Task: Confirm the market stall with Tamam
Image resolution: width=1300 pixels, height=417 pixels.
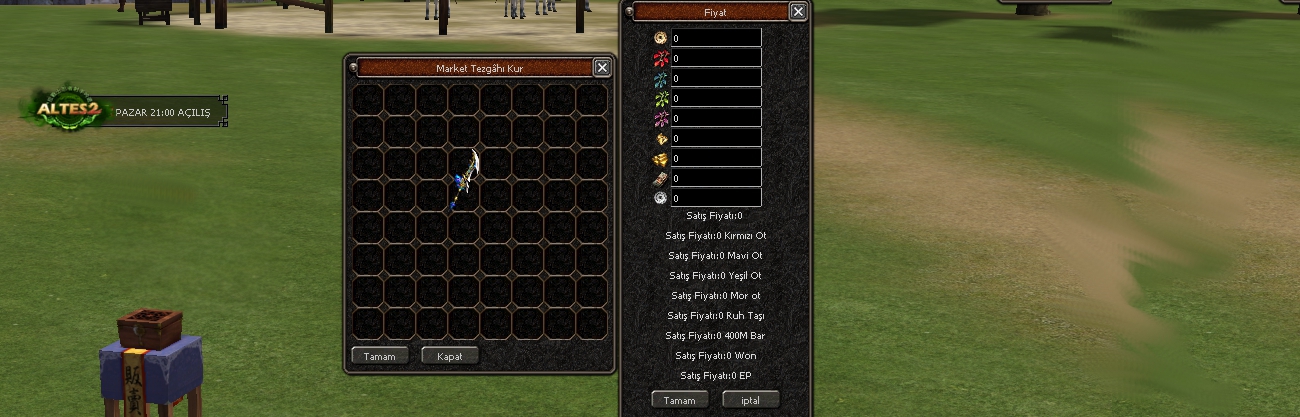Action: [x=379, y=356]
